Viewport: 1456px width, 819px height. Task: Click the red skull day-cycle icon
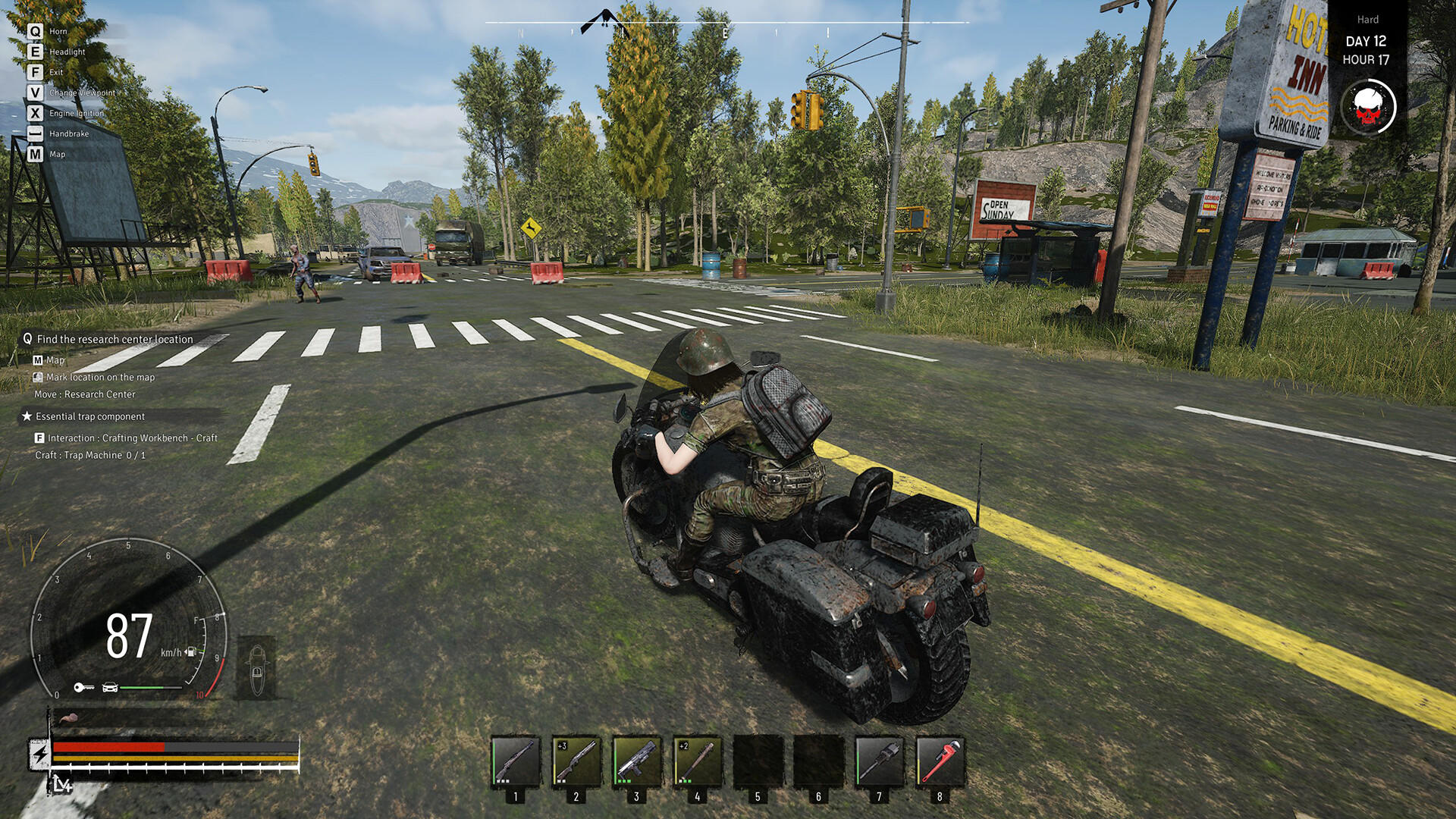click(x=1368, y=107)
